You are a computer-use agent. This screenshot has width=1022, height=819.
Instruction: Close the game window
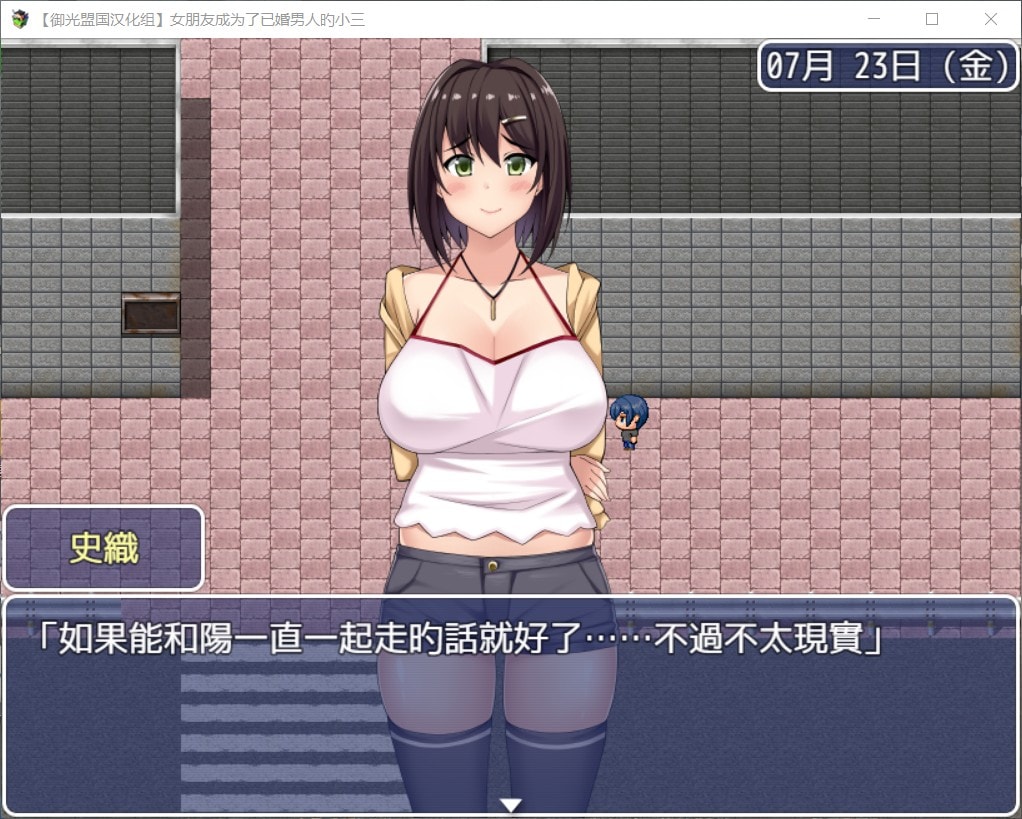coord(990,19)
